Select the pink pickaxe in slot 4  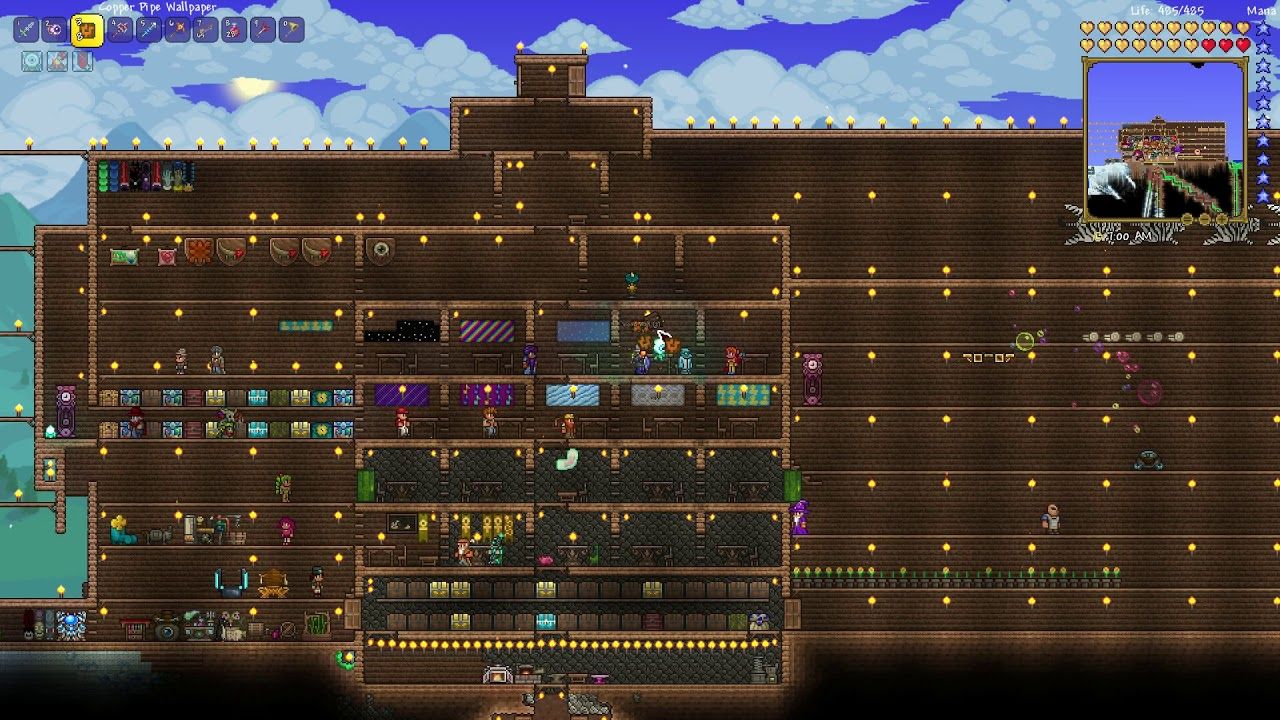(121, 29)
